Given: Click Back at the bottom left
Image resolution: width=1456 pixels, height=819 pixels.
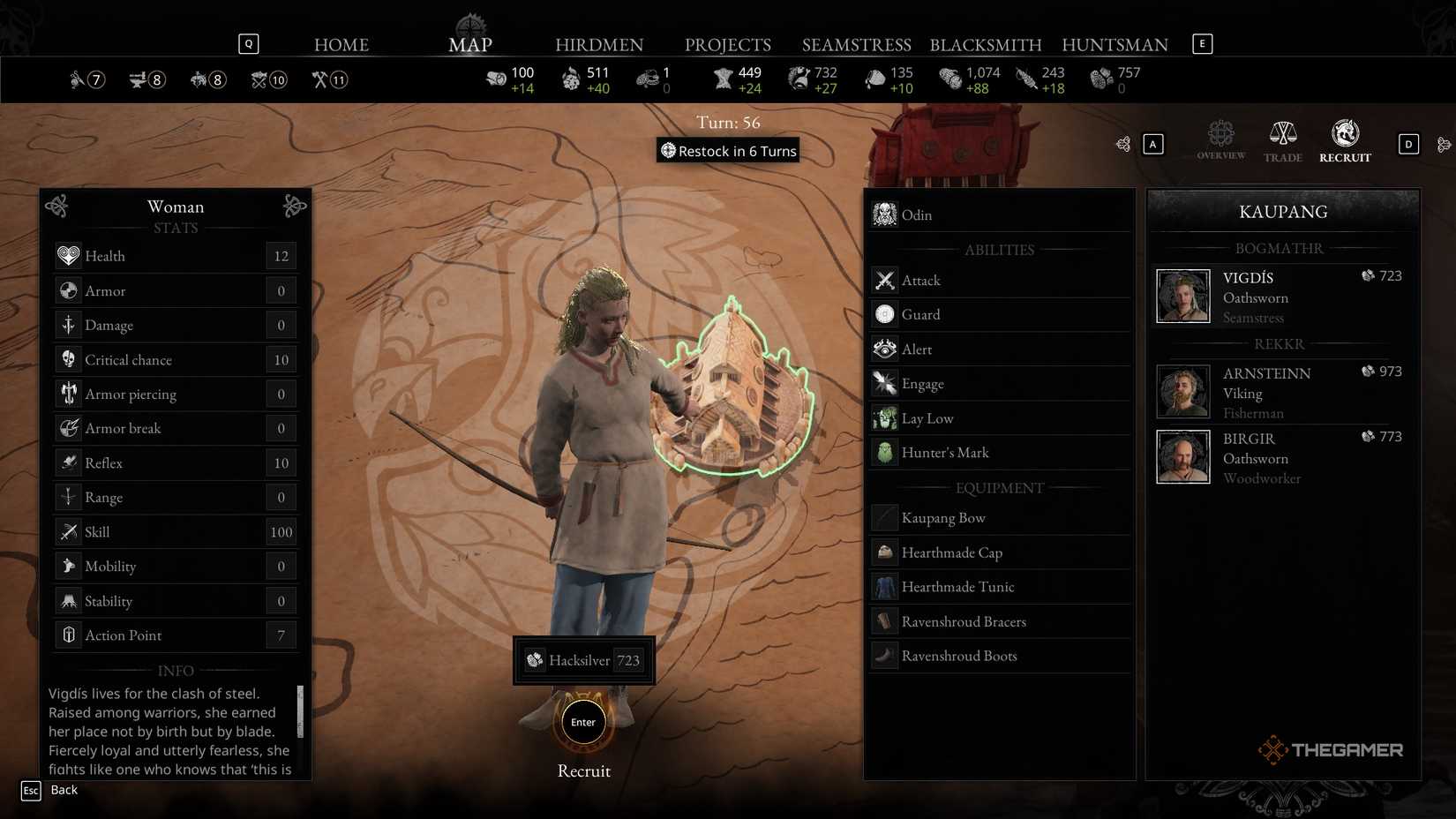Looking at the screenshot, I should coord(64,790).
